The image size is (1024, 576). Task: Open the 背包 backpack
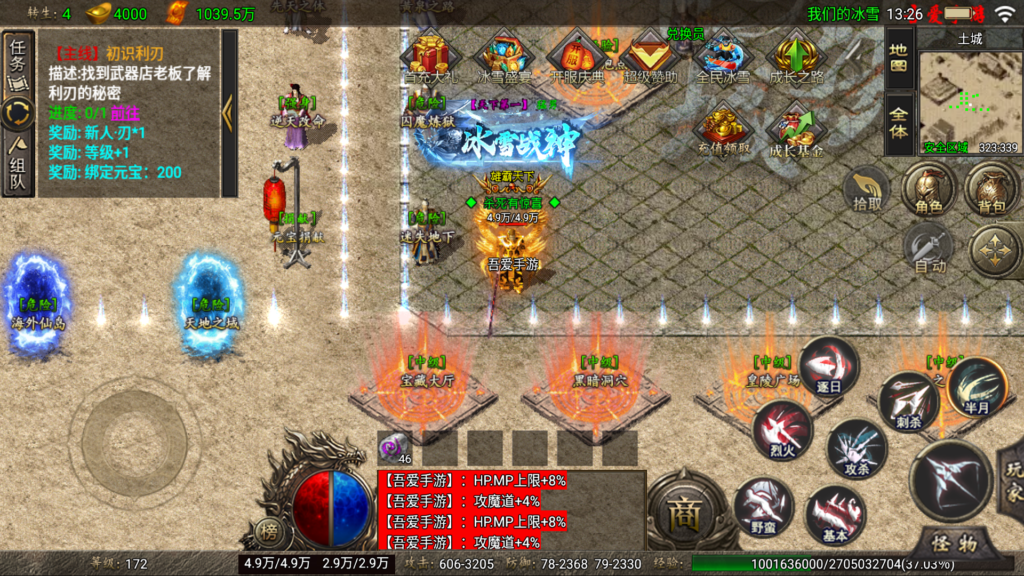pyautogui.click(x=990, y=190)
